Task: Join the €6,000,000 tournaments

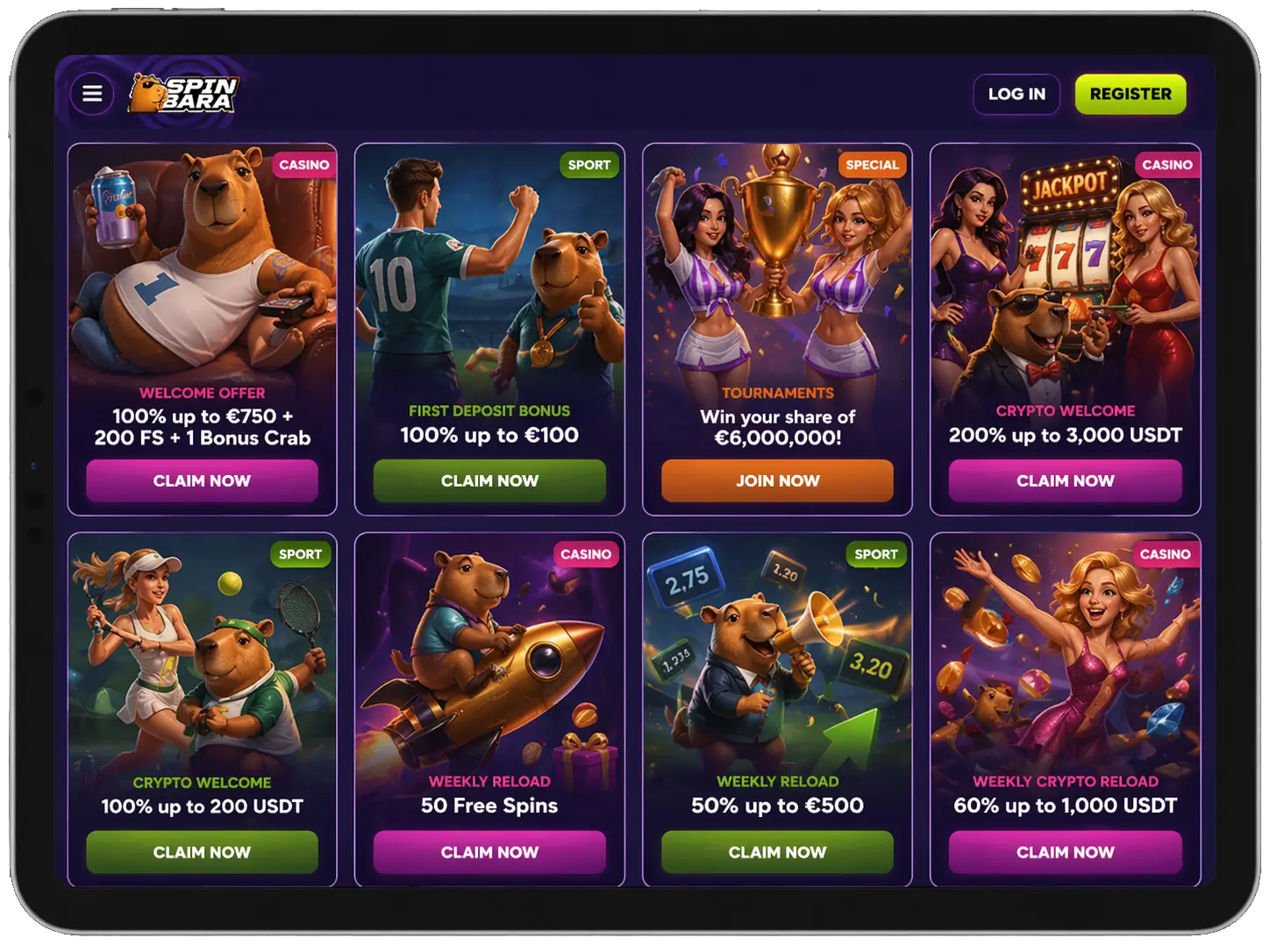Action: click(776, 480)
